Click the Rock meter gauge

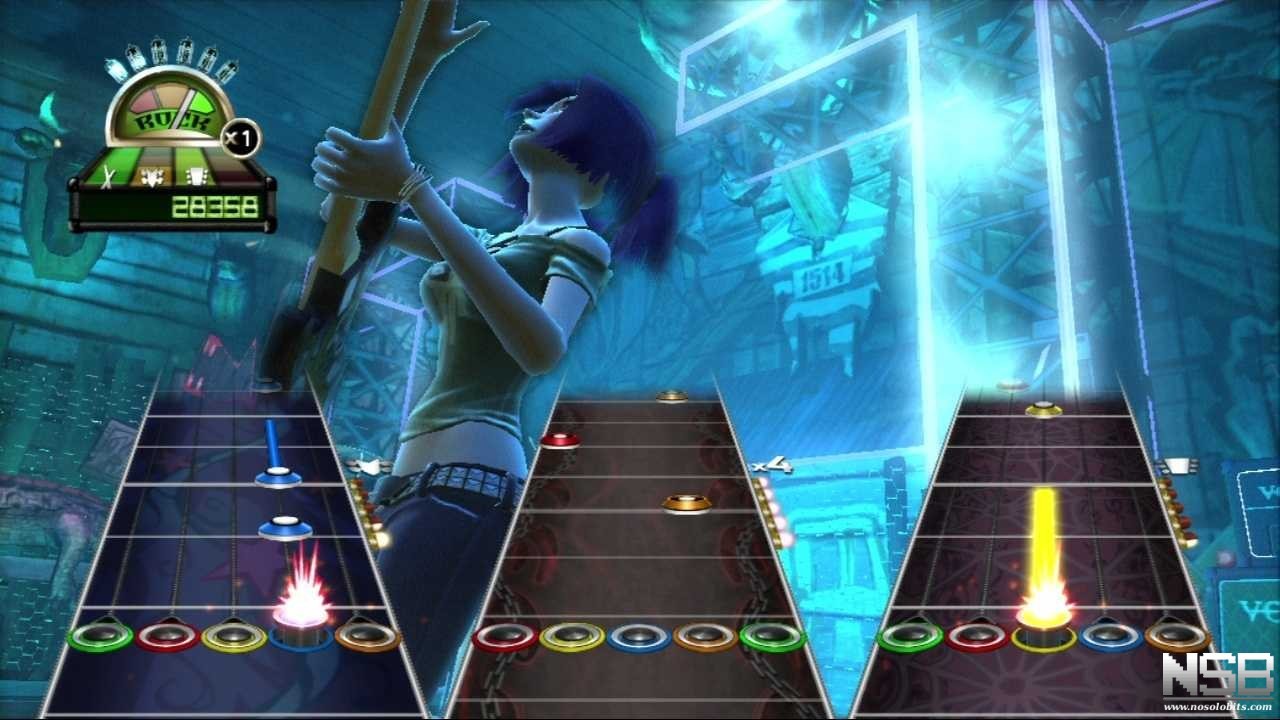click(170, 107)
